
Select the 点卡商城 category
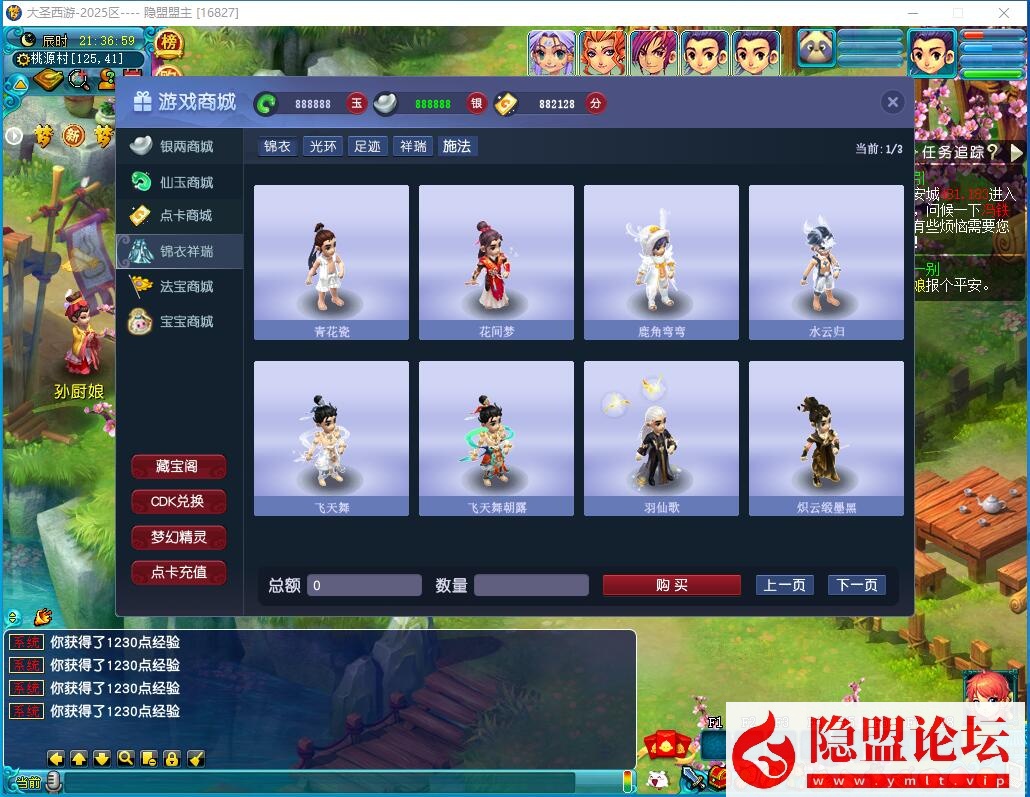(x=181, y=215)
